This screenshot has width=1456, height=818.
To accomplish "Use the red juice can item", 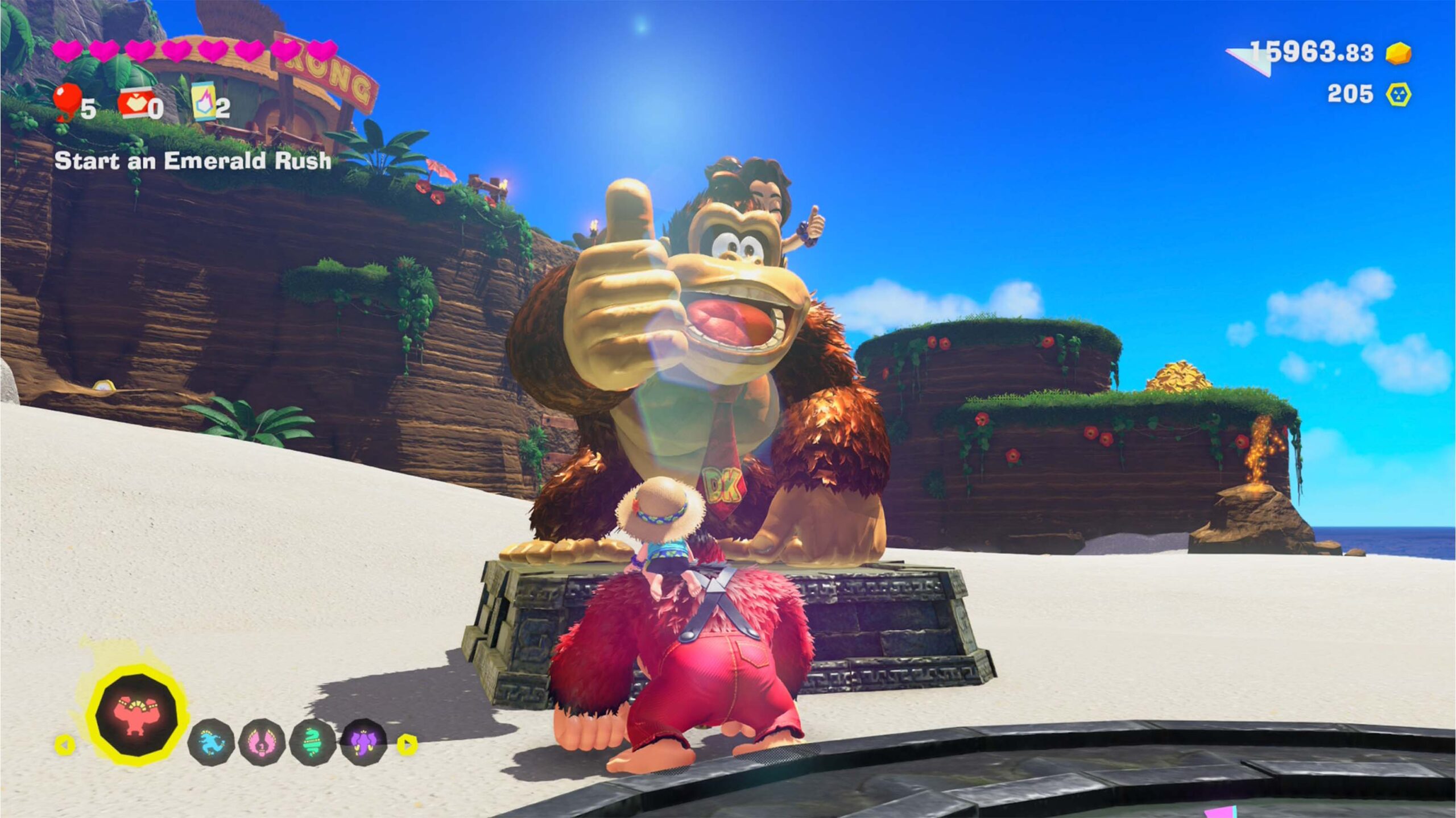I will point(135,103).
